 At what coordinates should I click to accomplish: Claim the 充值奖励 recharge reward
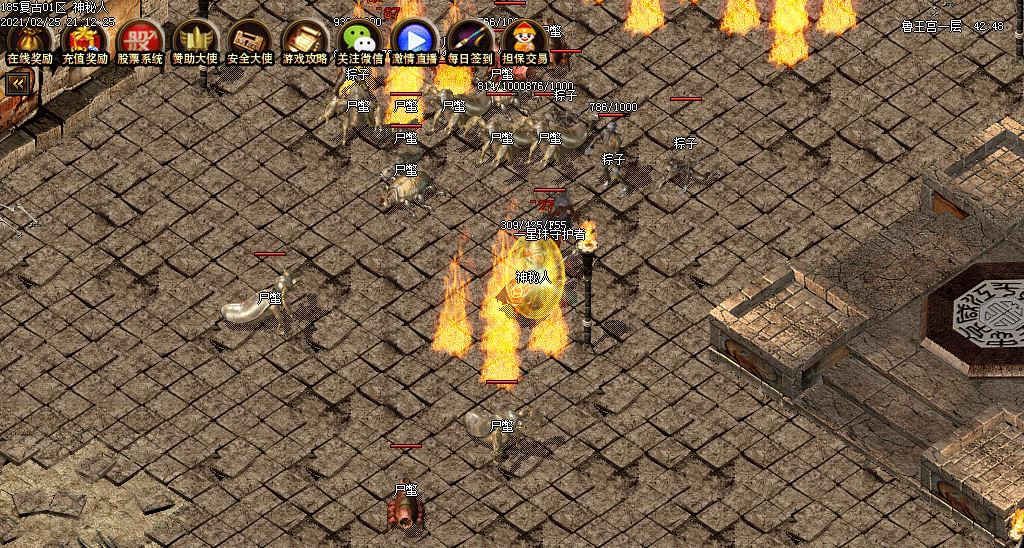click(85, 41)
